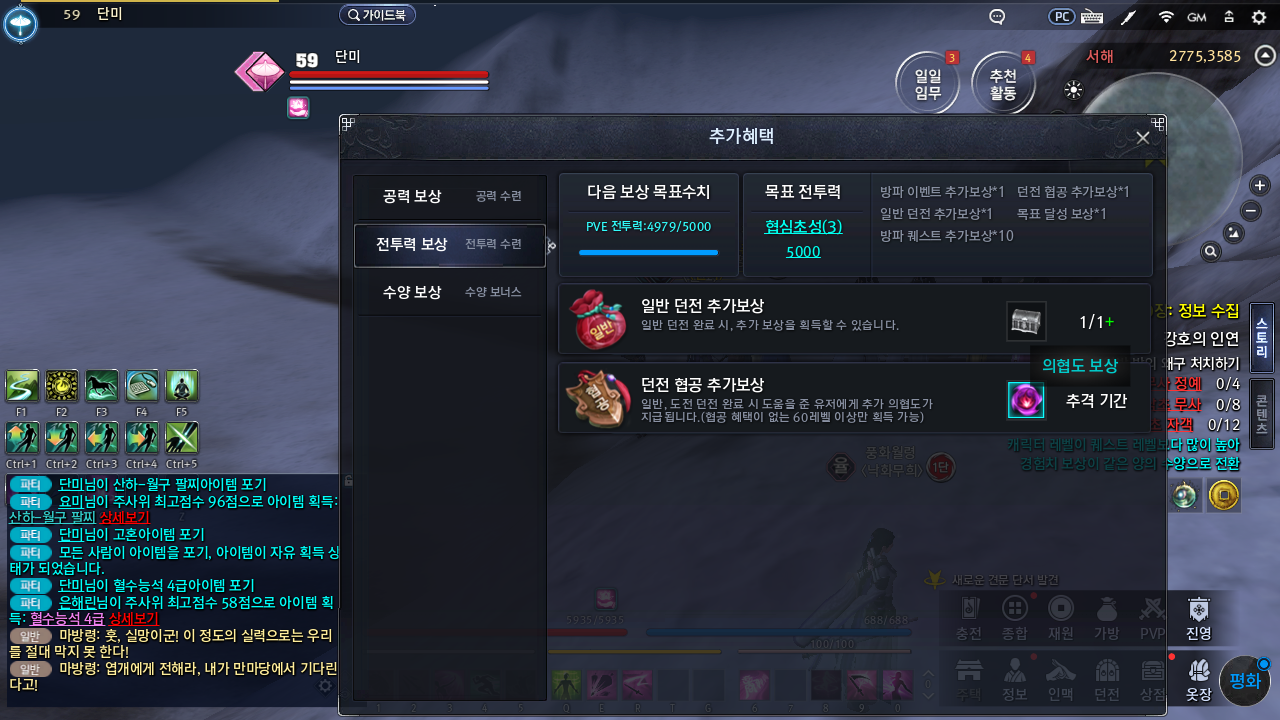Toggle the pushpin on the 추가혜택 window
This screenshot has height=720, width=1280.
(x=347, y=124)
